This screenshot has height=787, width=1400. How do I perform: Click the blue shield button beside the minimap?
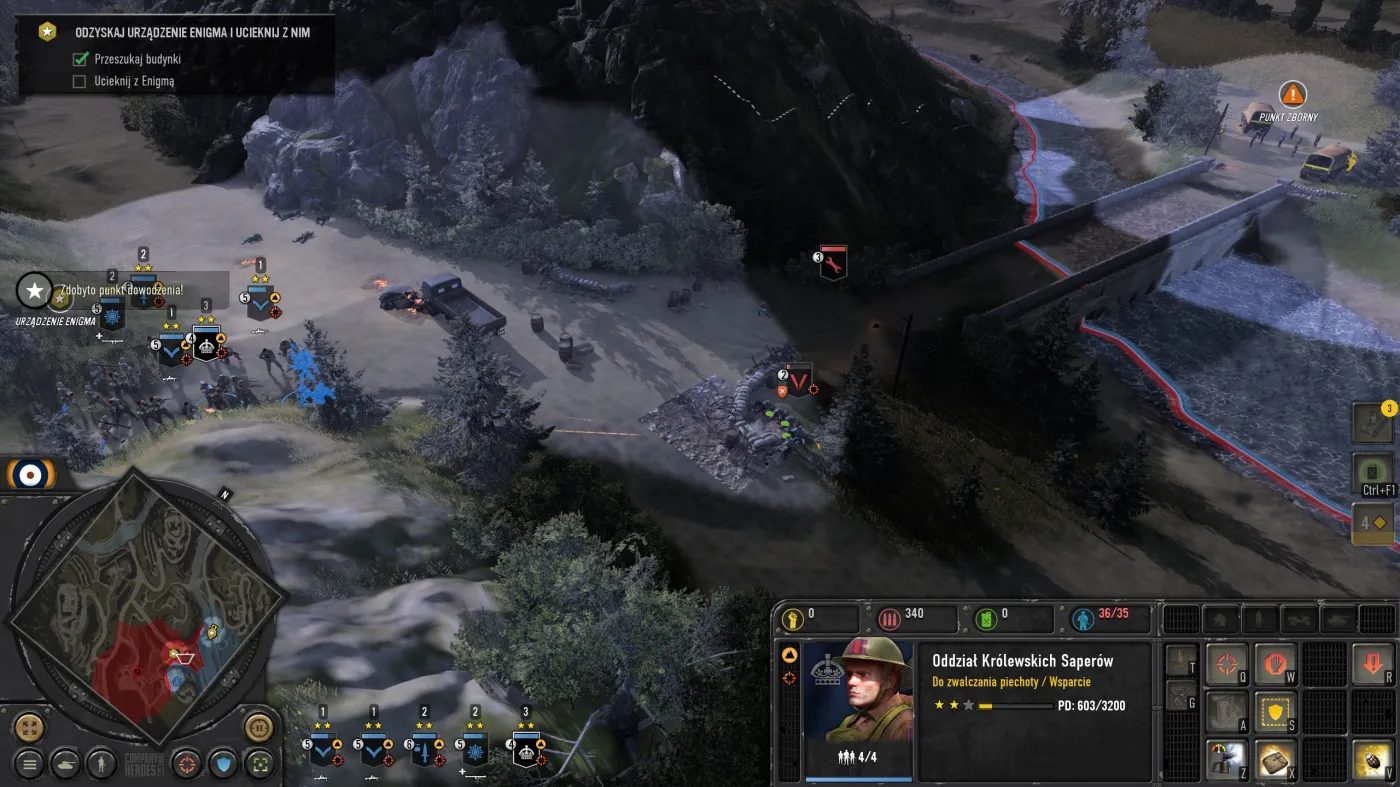point(222,765)
